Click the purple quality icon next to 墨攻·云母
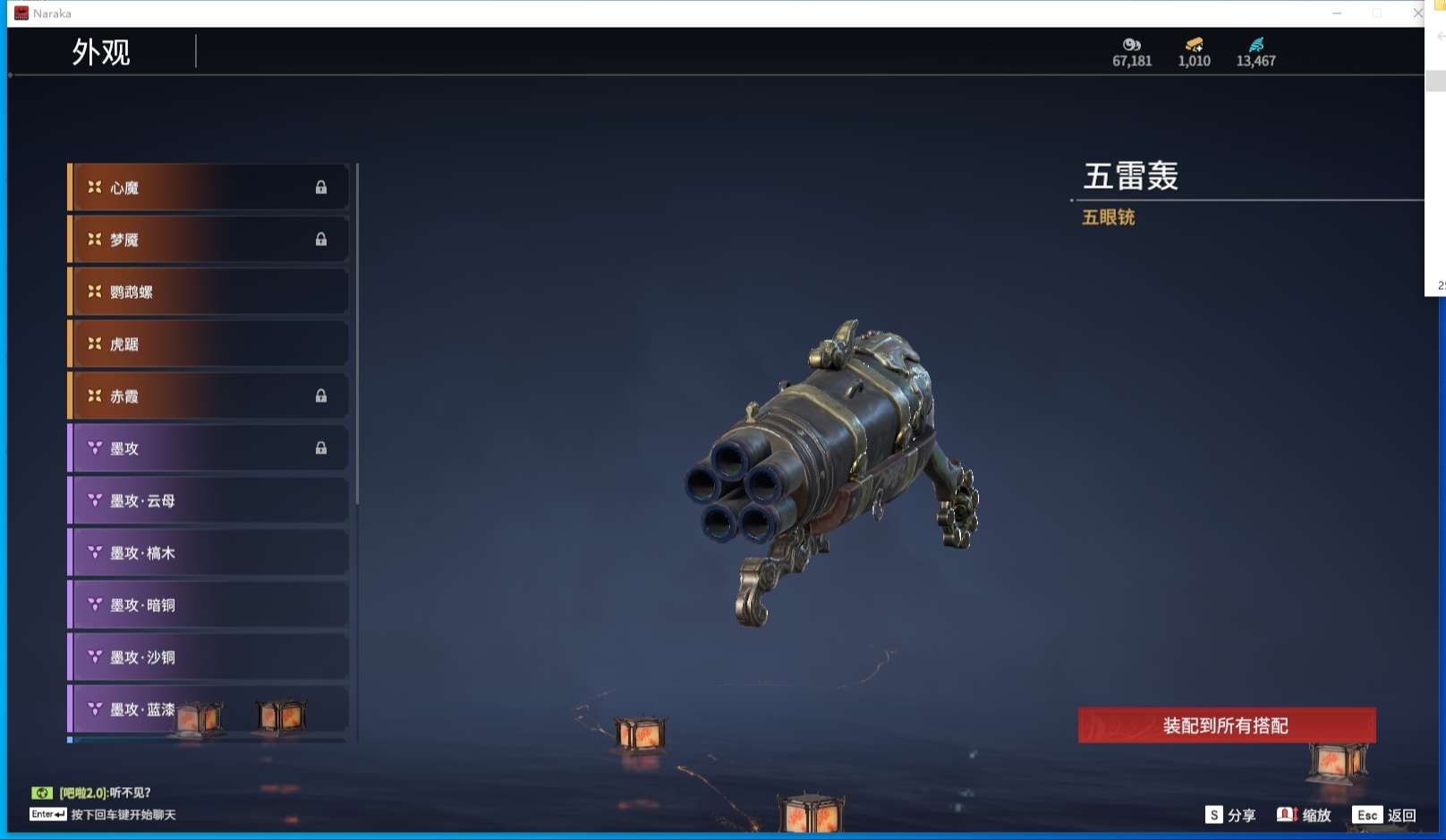 (95, 500)
